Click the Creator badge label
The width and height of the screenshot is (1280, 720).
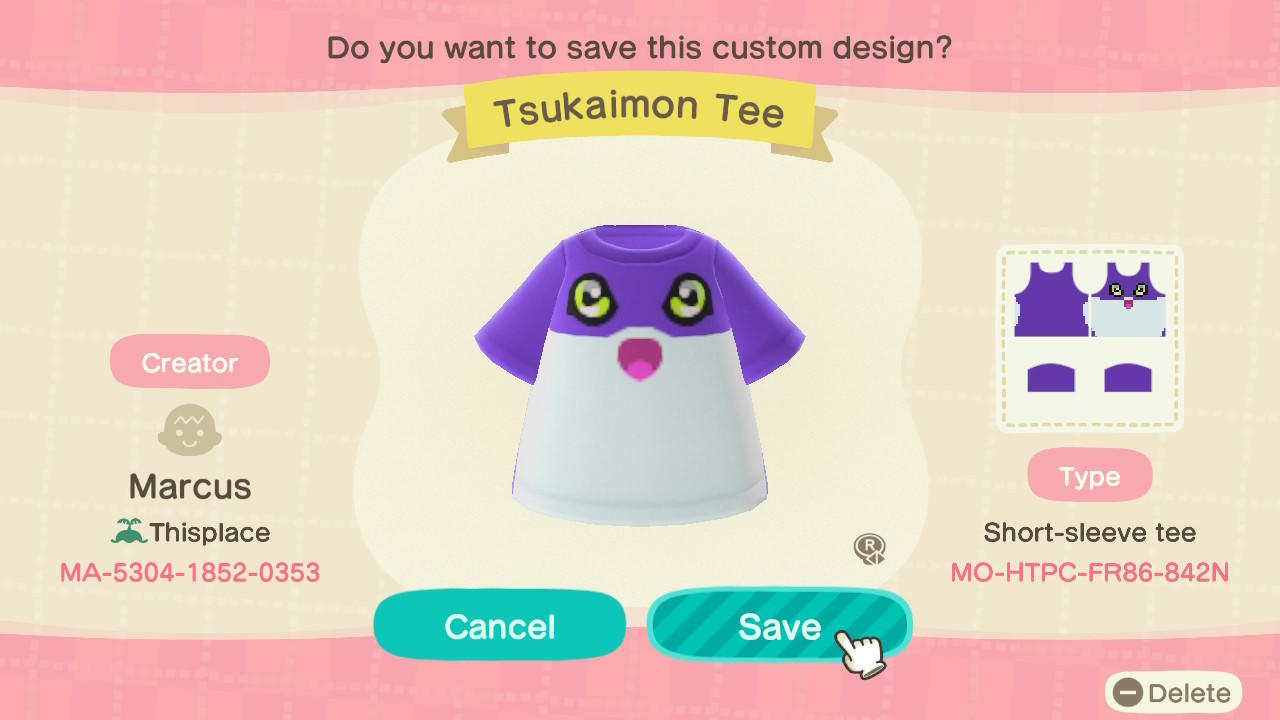[x=189, y=361]
